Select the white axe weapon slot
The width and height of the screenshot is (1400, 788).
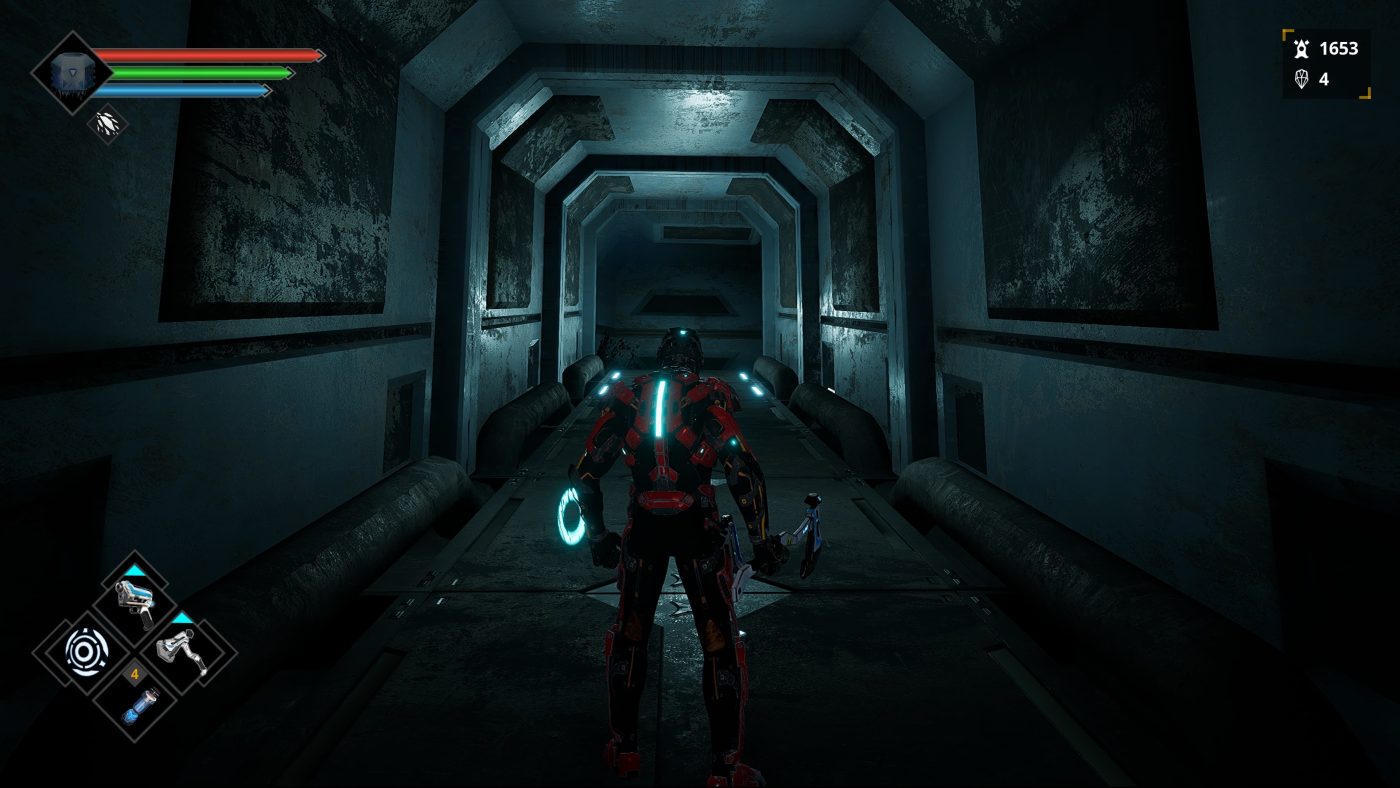184,652
